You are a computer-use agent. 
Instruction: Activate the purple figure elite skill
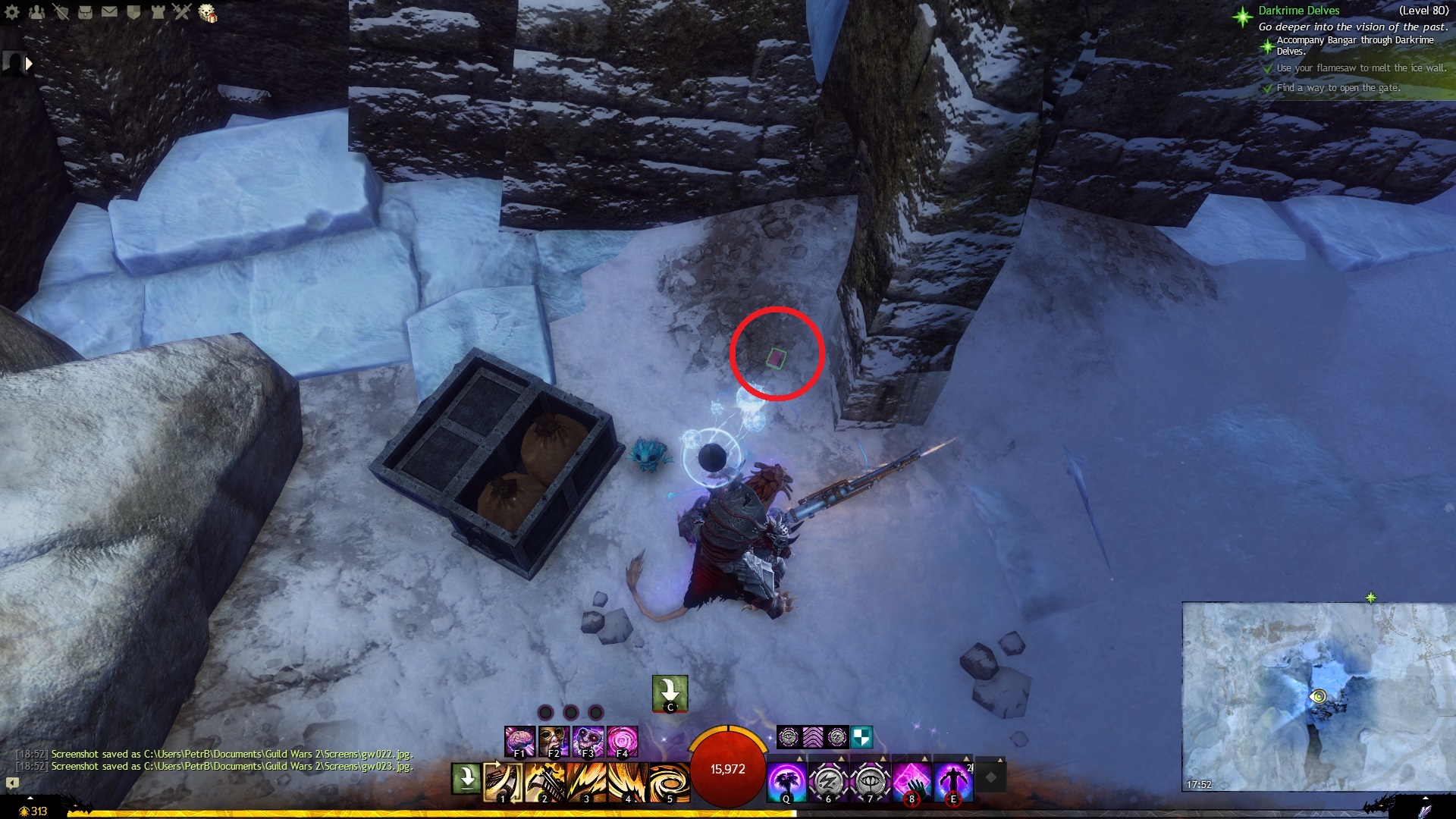(953, 782)
